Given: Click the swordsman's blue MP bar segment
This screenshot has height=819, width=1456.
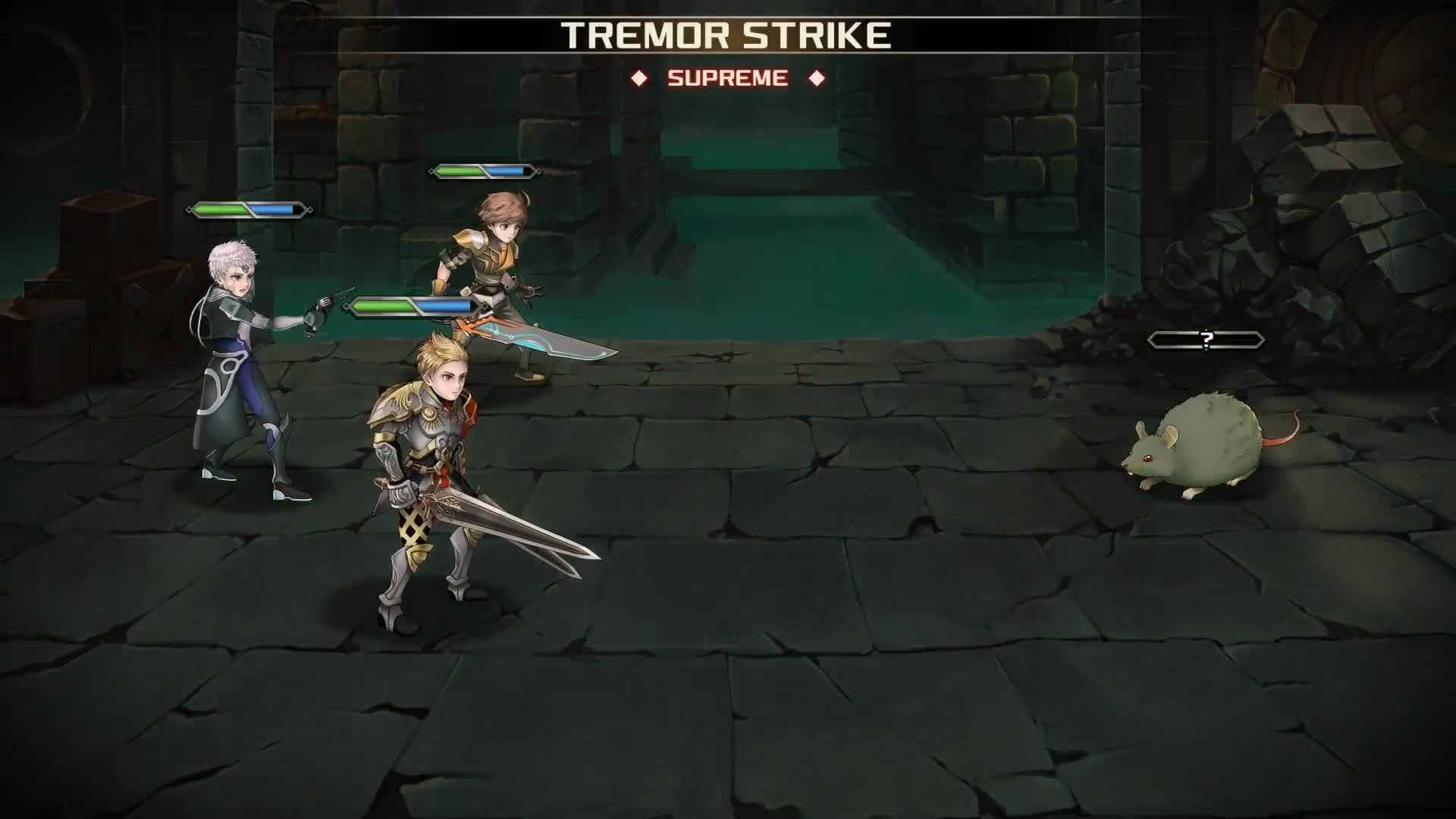Looking at the screenshot, I should pyautogui.click(x=504, y=171).
